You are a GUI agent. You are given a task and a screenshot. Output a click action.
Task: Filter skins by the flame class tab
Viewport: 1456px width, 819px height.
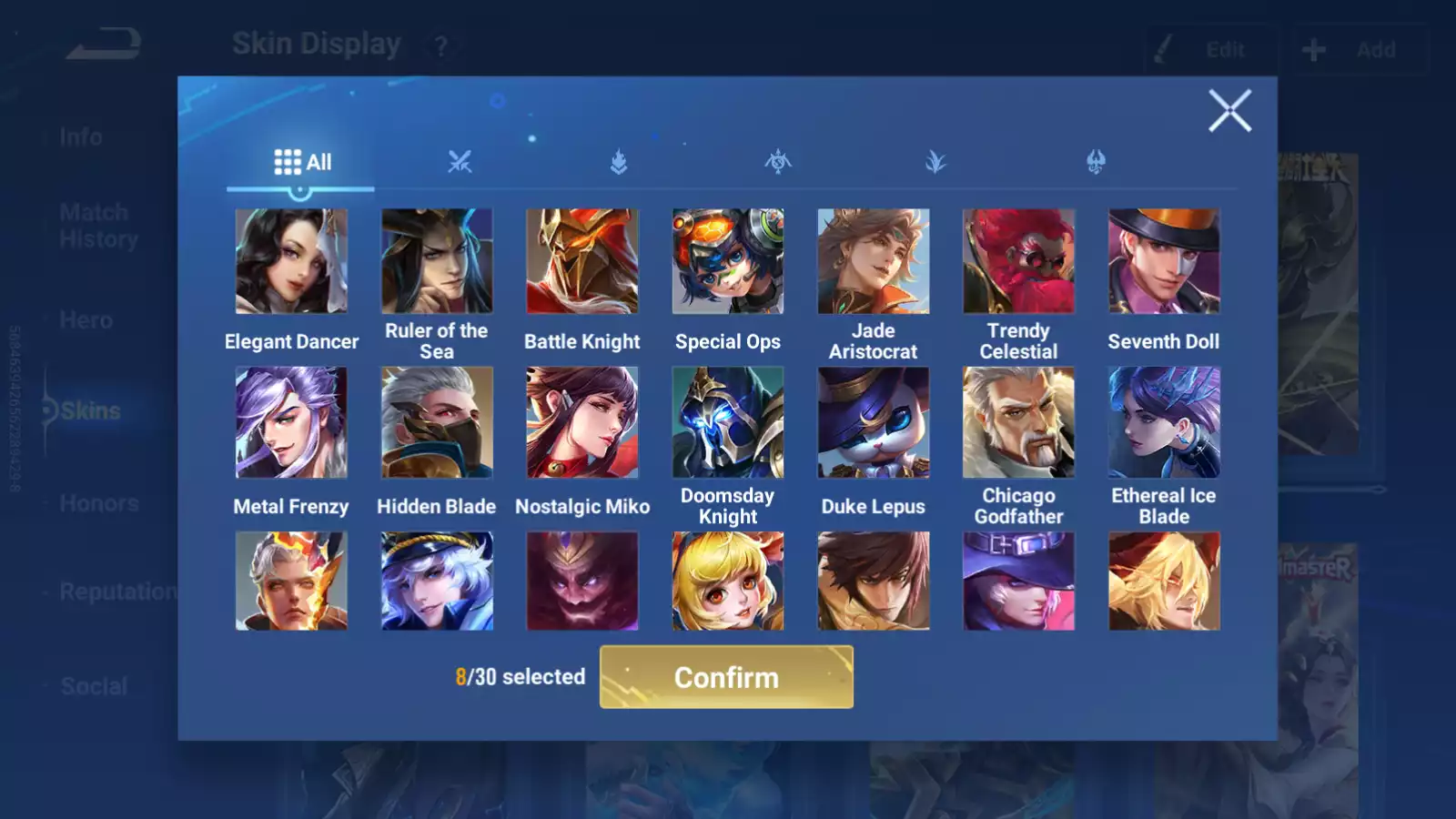pos(619,163)
